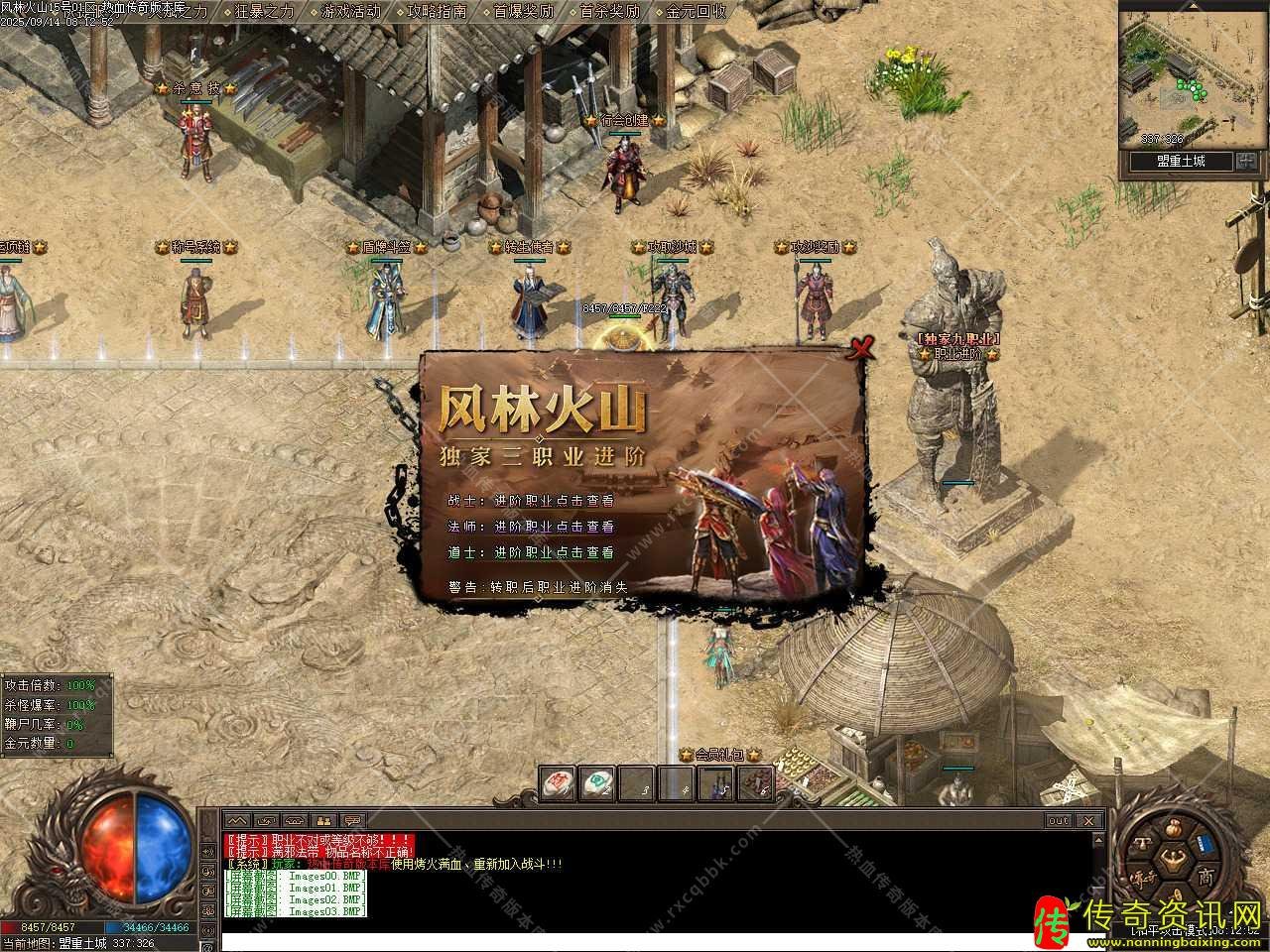Open the 攻略指南 menu
This screenshot has height=952, width=1270.
[438, 12]
